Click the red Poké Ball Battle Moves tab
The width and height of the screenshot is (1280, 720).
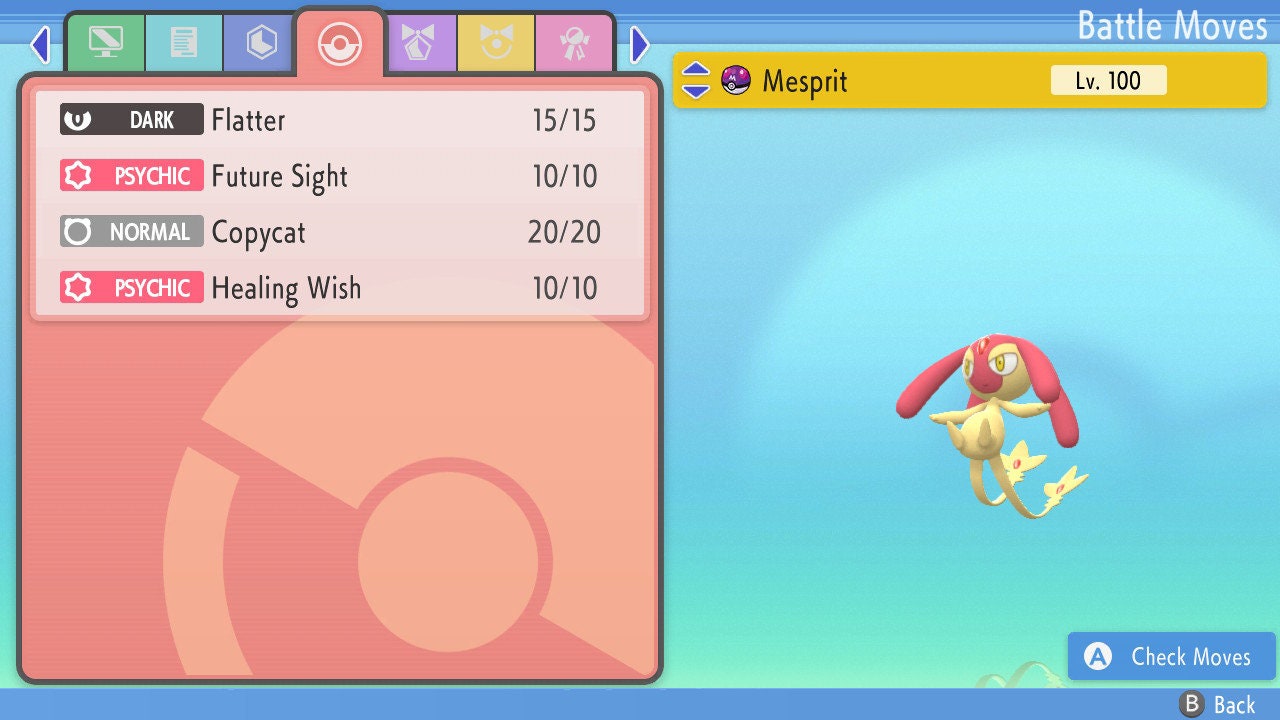point(340,44)
